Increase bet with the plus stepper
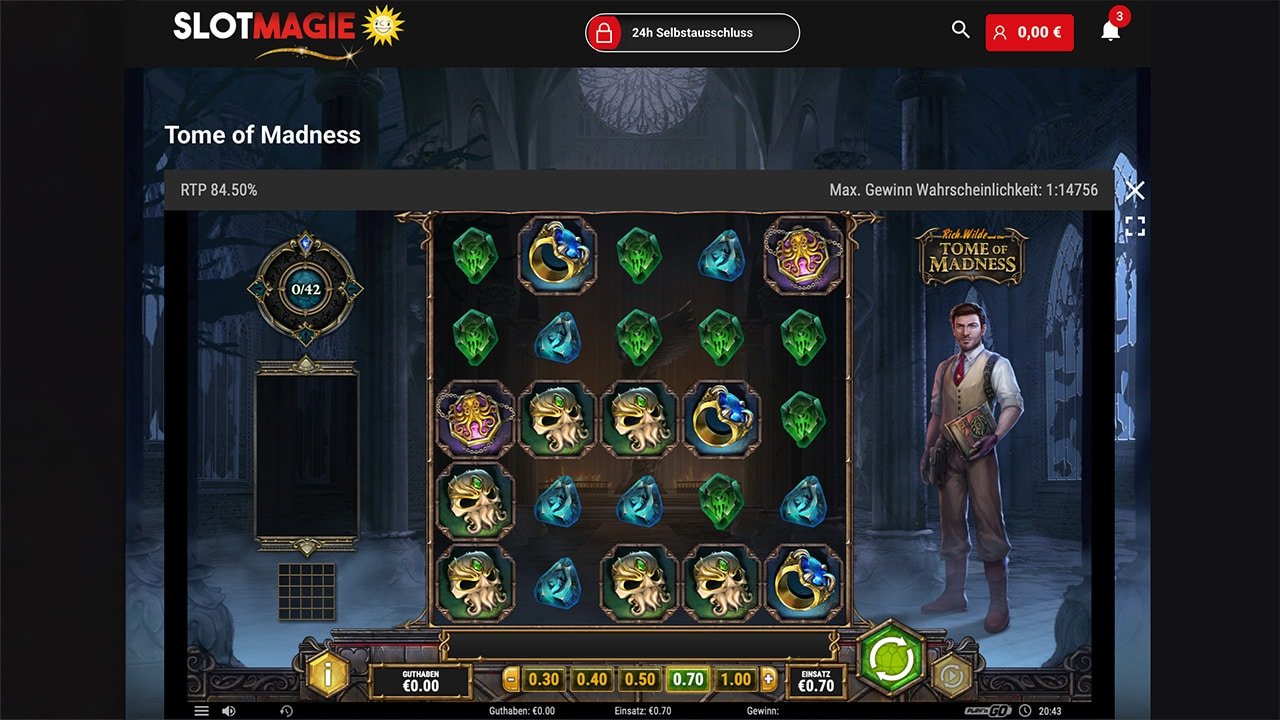Image resolution: width=1280 pixels, height=720 pixels. pos(768,677)
